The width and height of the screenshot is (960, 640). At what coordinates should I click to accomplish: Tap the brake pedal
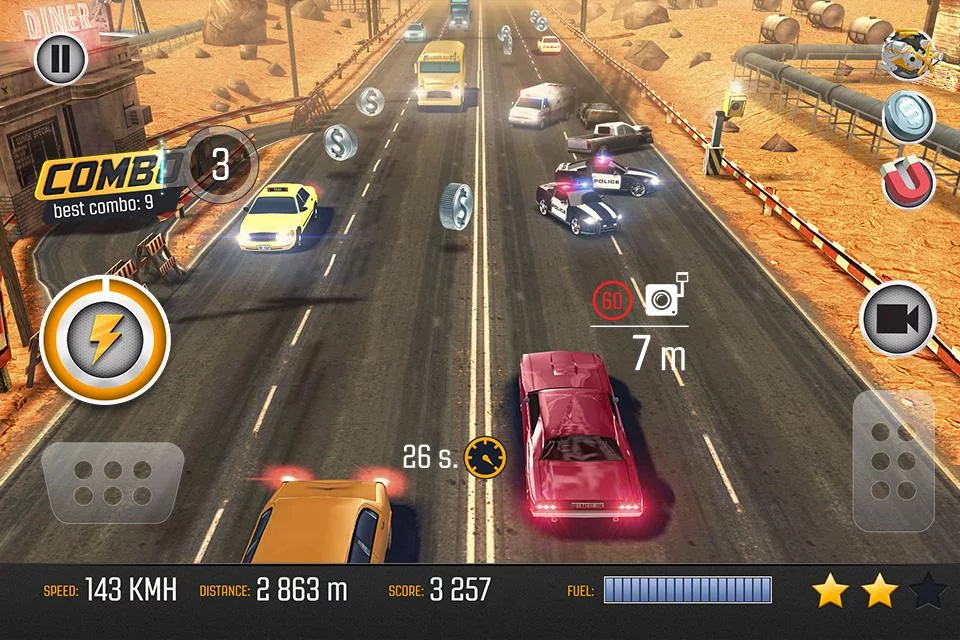[x=113, y=483]
